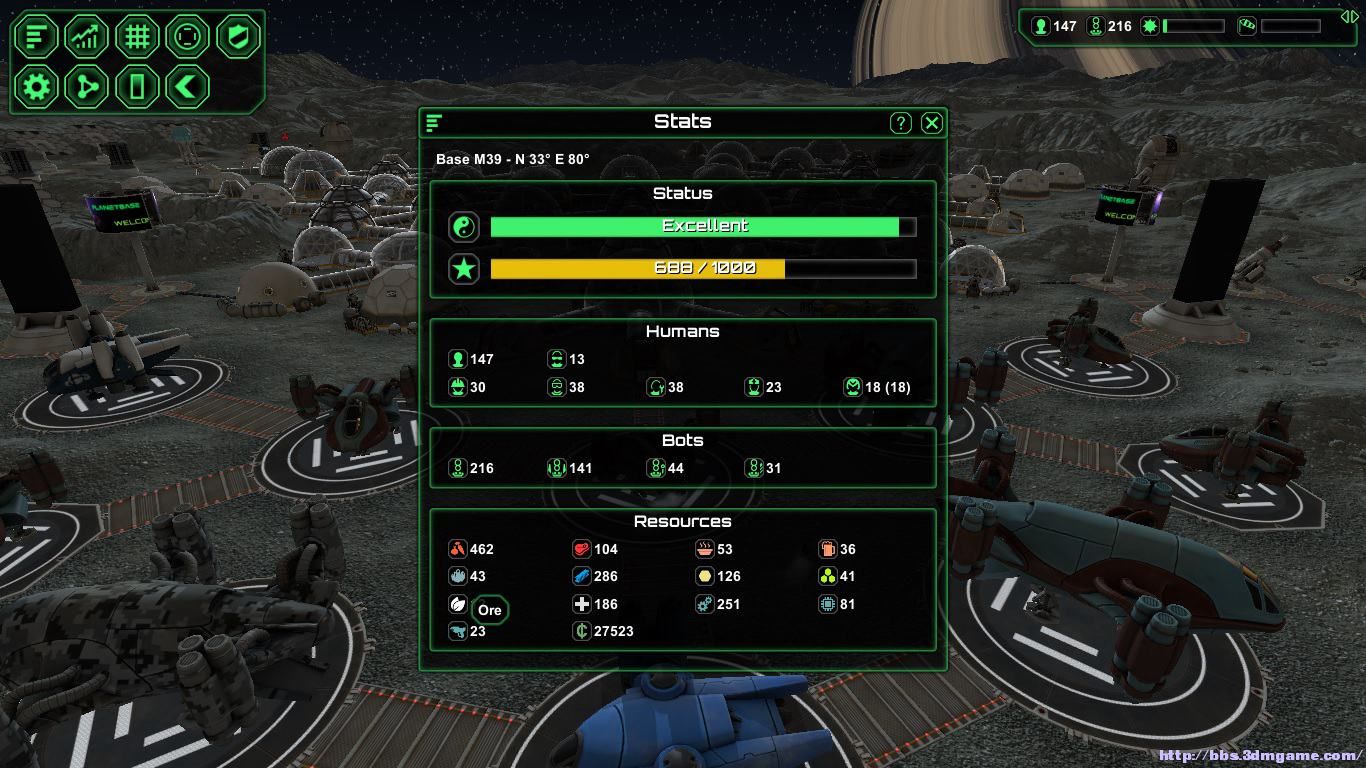Collapse the toolbar with the left chevron
The width and height of the screenshot is (1366, 768).
pyautogui.click(x=187, y=87)
